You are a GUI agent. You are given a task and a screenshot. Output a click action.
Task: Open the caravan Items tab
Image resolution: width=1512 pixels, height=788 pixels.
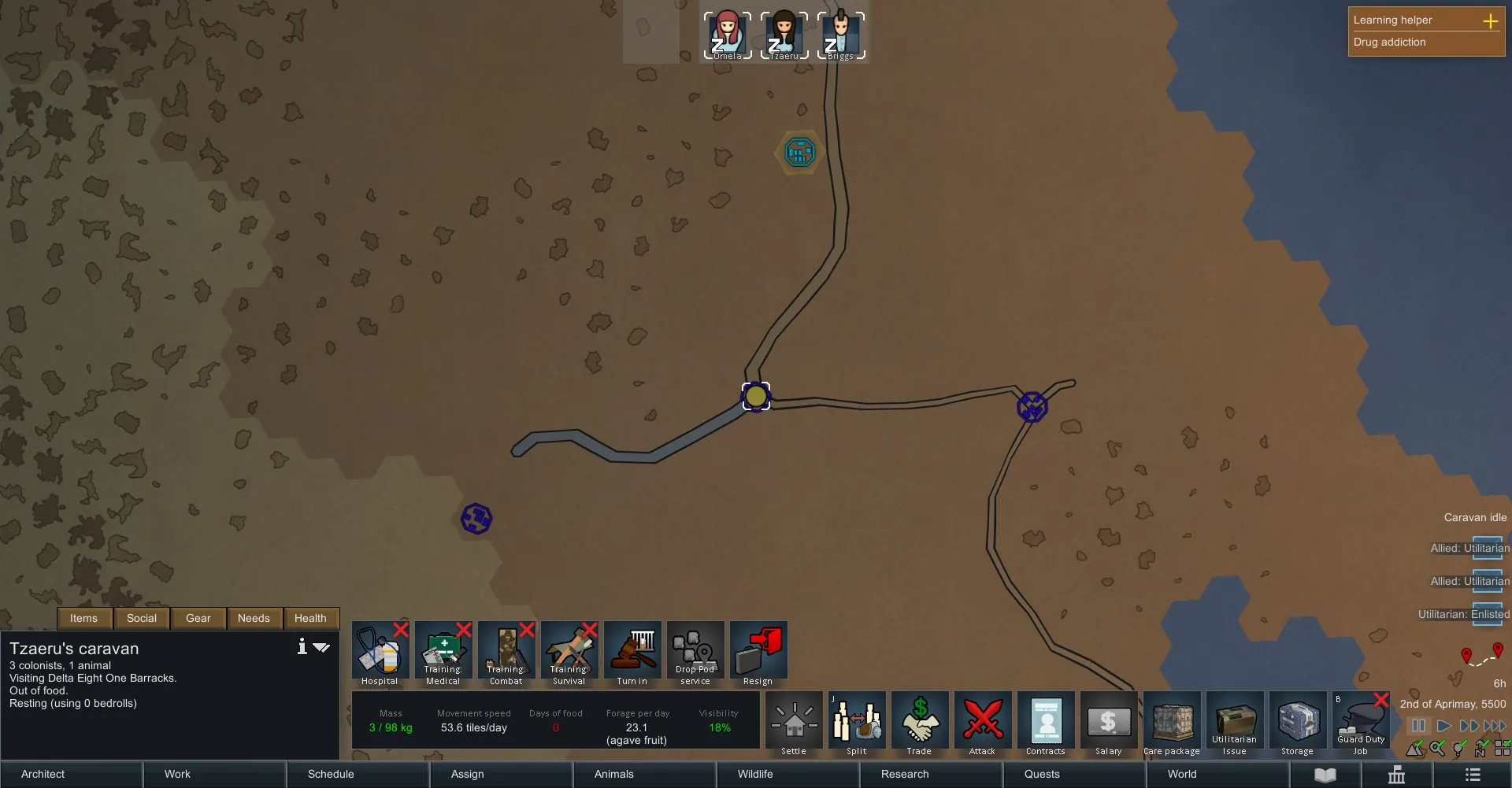point(84,618)
